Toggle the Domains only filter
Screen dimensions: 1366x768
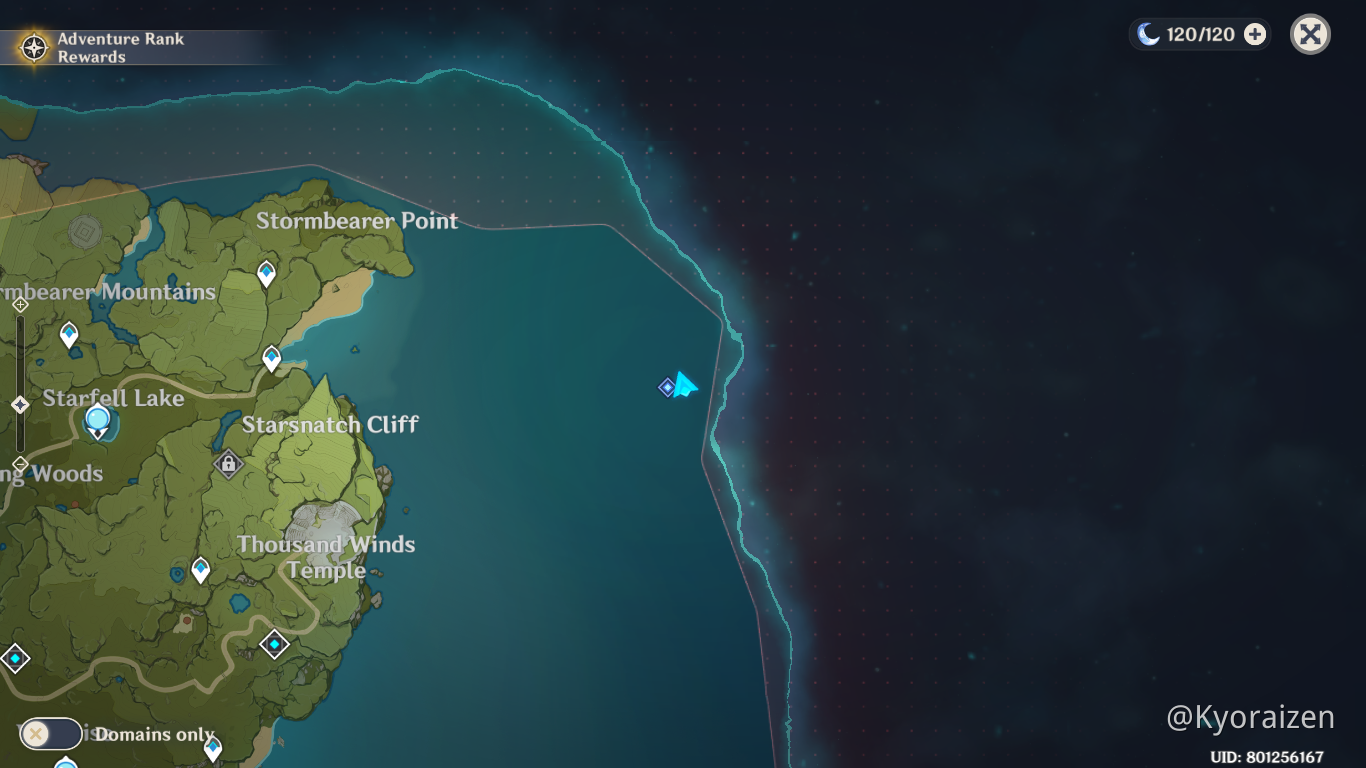[x=50, y=734]
